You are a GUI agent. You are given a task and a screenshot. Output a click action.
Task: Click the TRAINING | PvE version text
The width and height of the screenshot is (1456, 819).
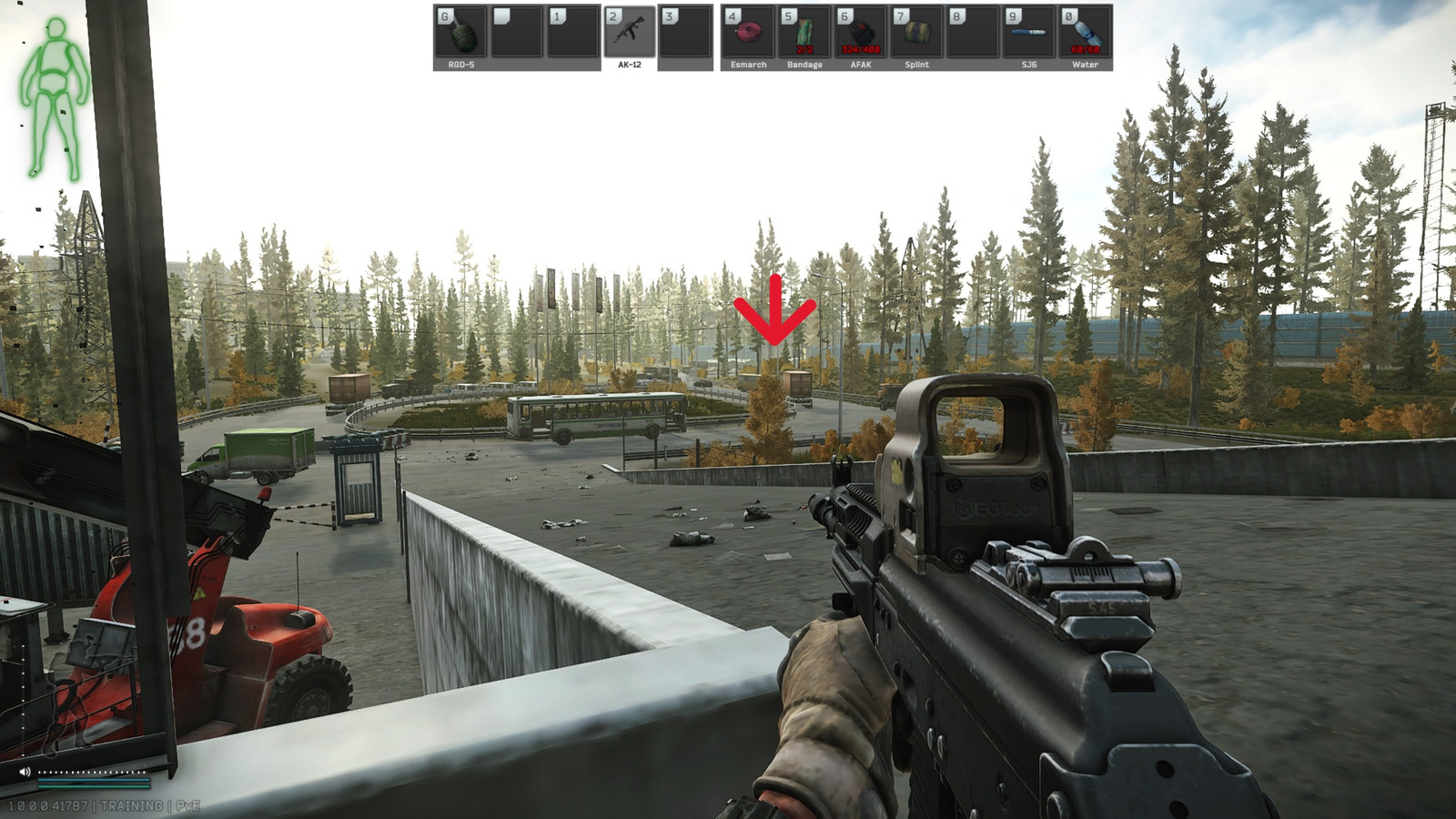tap(103, 804)
